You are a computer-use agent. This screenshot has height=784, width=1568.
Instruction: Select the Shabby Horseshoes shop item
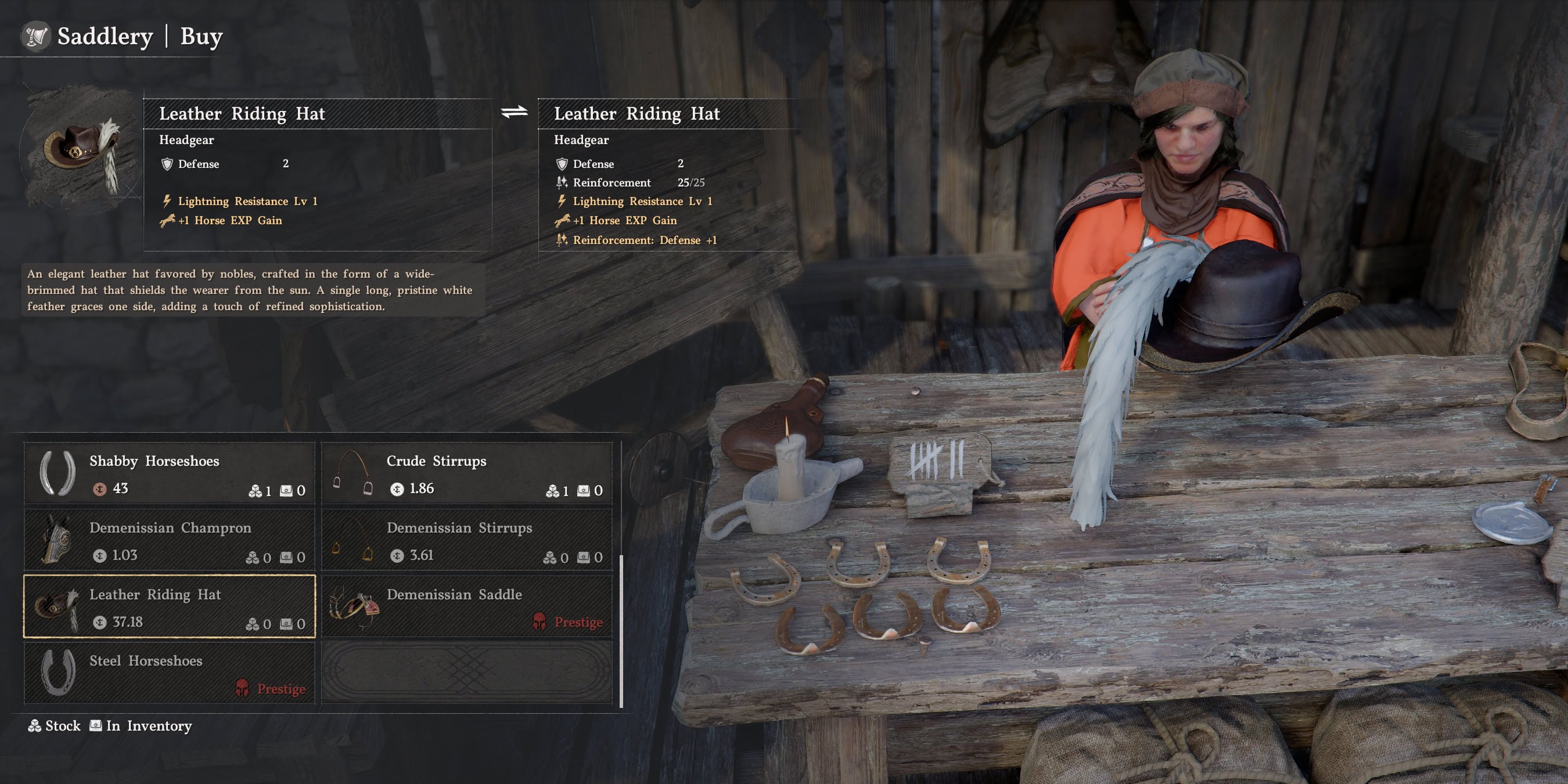pyautogui.click(x=169, y=473)
